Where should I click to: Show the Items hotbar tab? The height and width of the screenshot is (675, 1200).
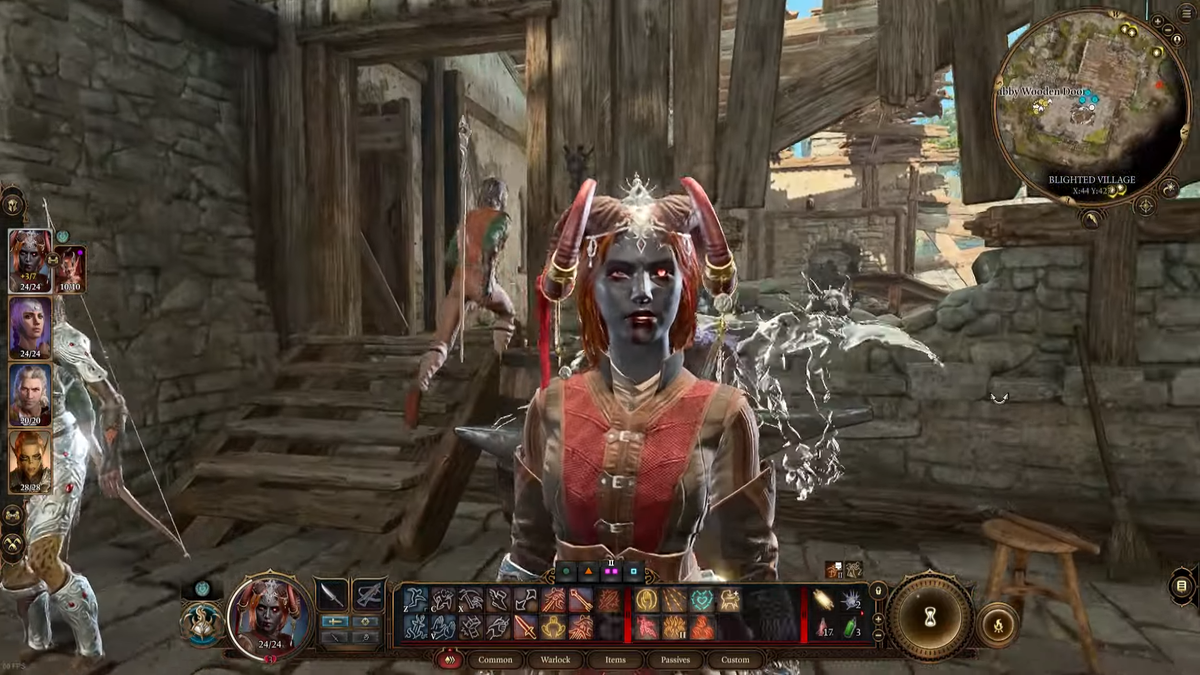pyautogui.click(x=616, y=660)
